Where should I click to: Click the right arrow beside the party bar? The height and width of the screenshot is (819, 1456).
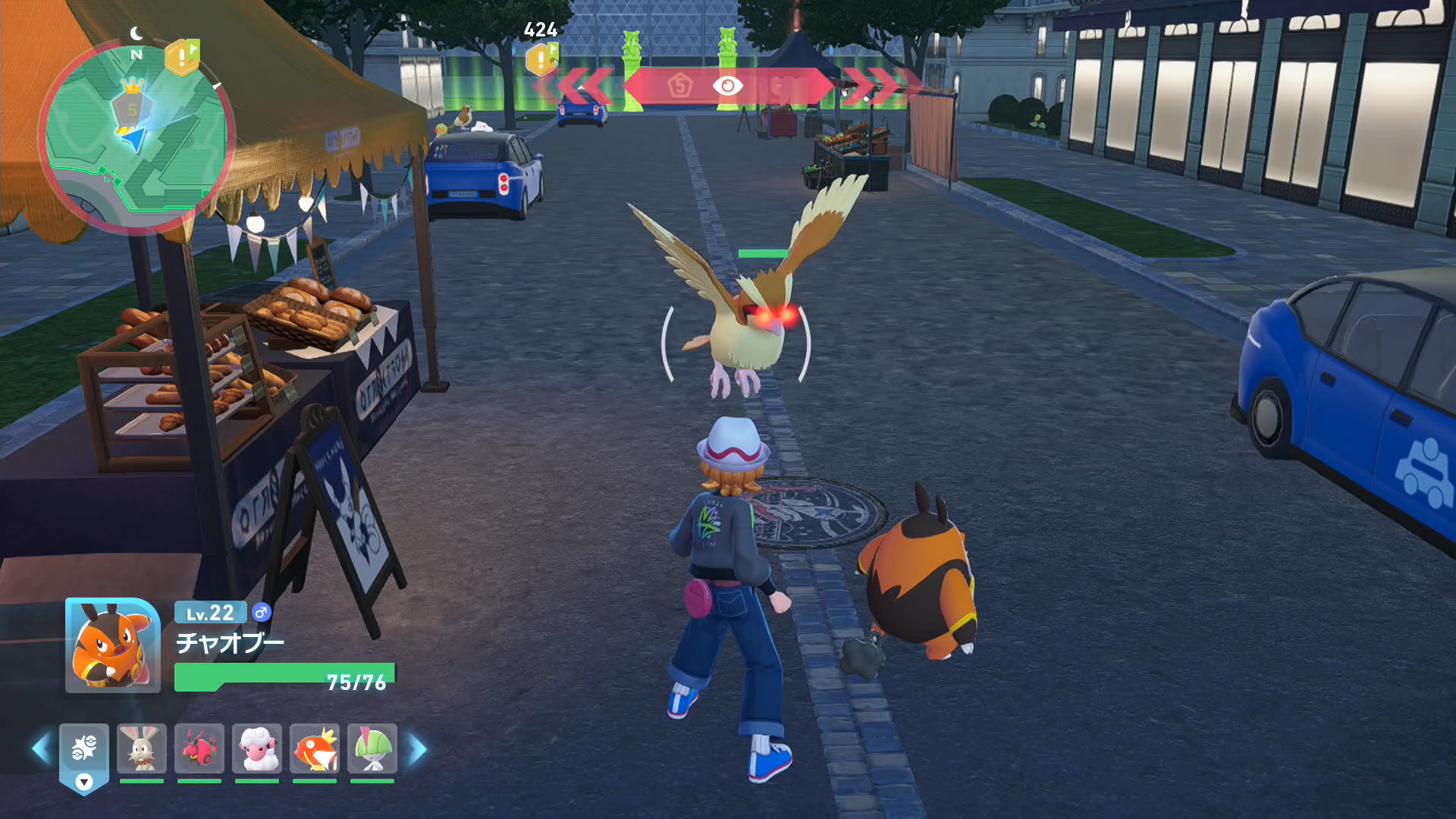418,749
